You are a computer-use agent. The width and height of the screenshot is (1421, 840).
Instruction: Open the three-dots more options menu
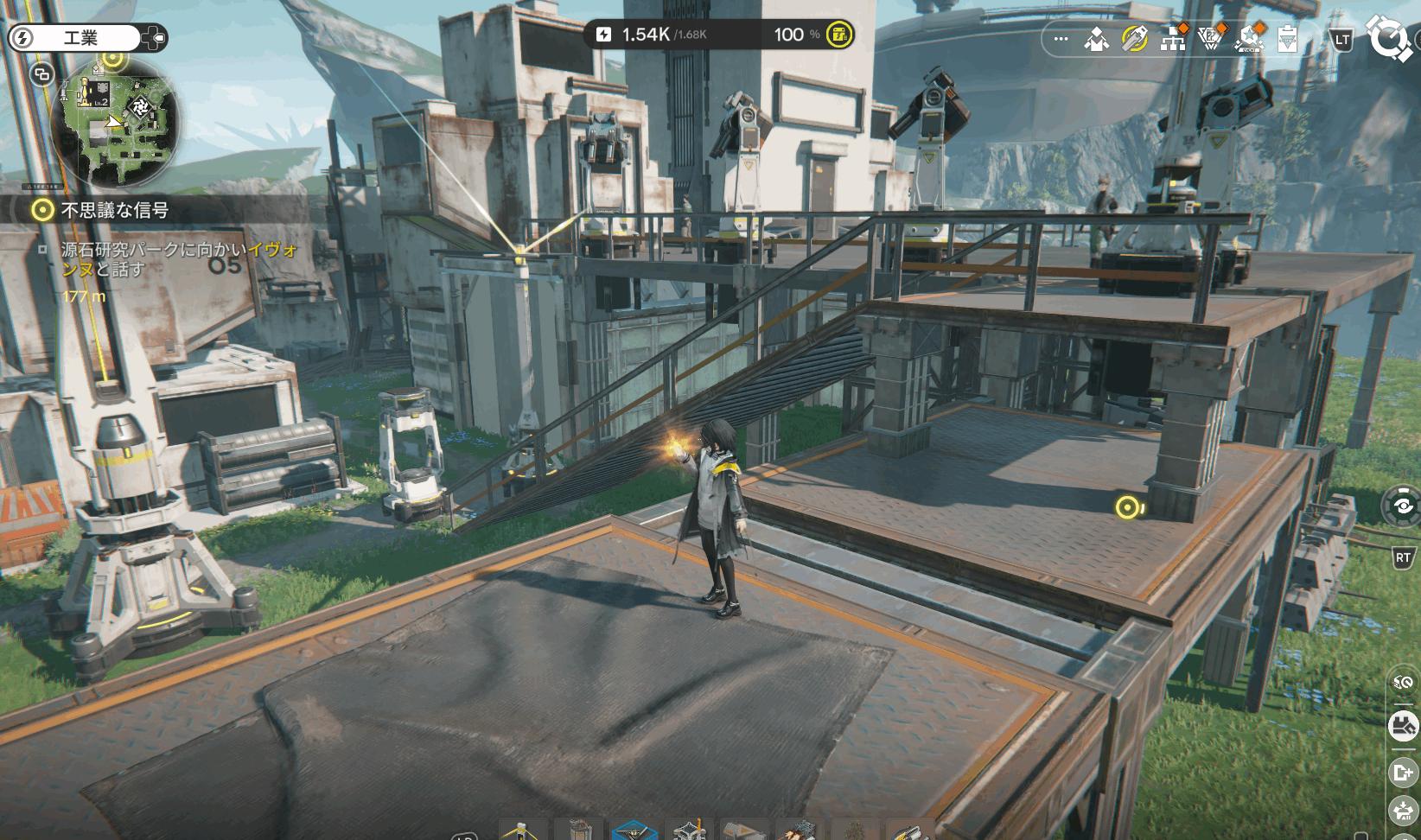pyautogui.click(x=1061, y=39)
